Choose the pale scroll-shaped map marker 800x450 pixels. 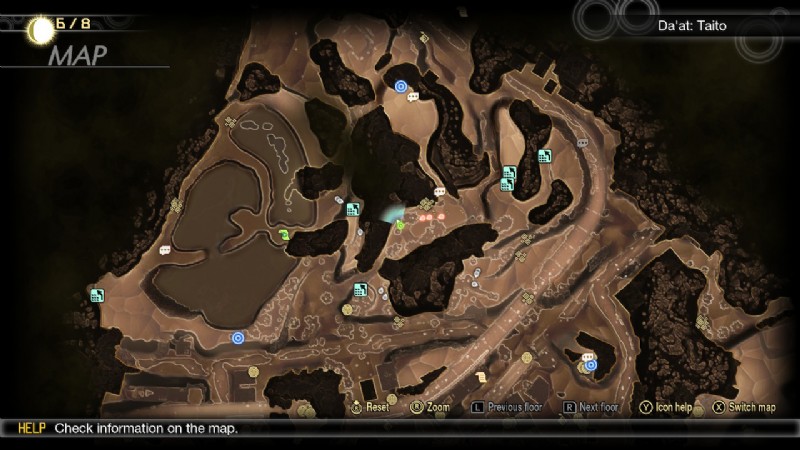pyautogui.click(x=481, y=376)
